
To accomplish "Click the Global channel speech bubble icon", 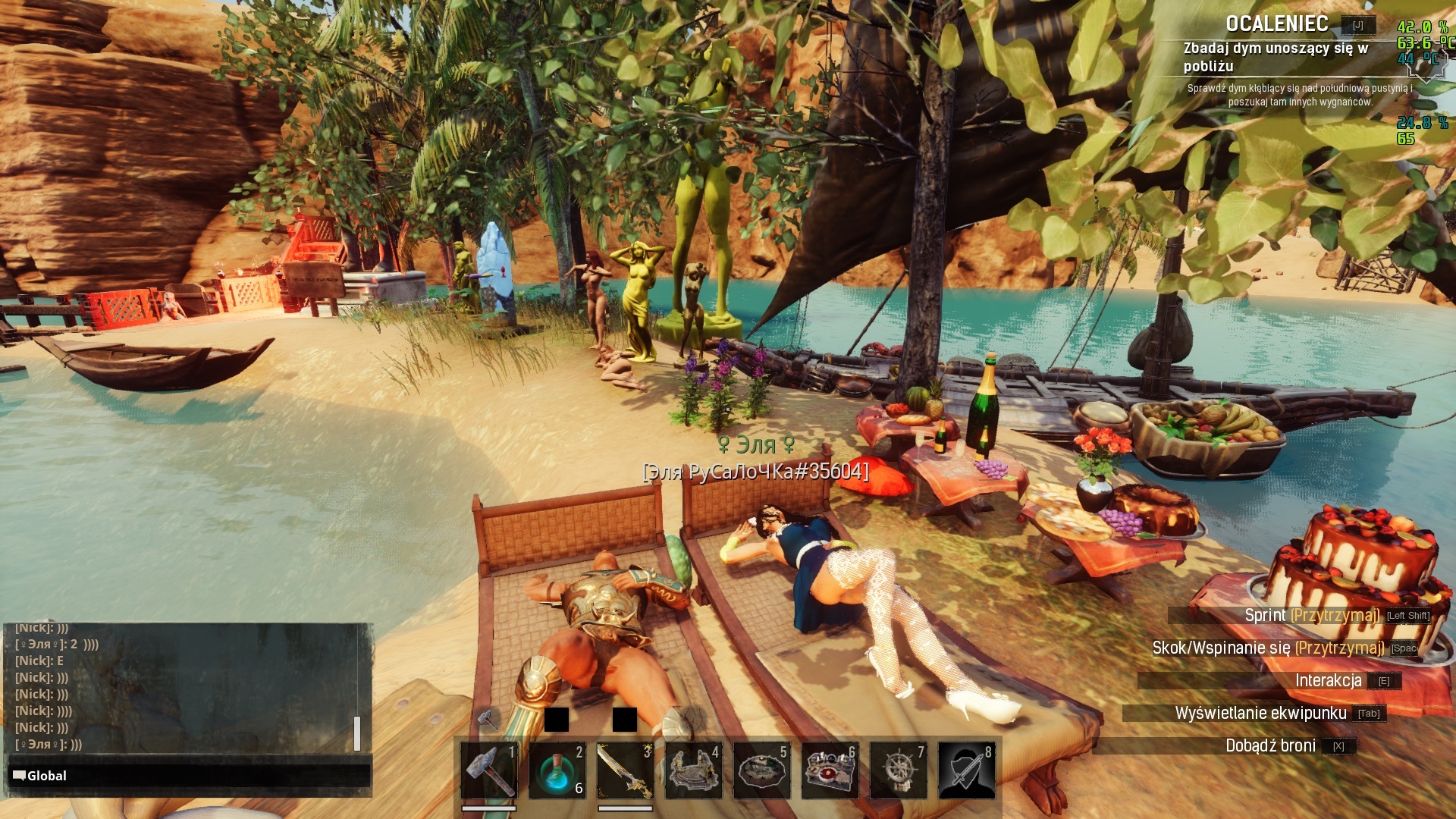I will (x=19, y=775).
